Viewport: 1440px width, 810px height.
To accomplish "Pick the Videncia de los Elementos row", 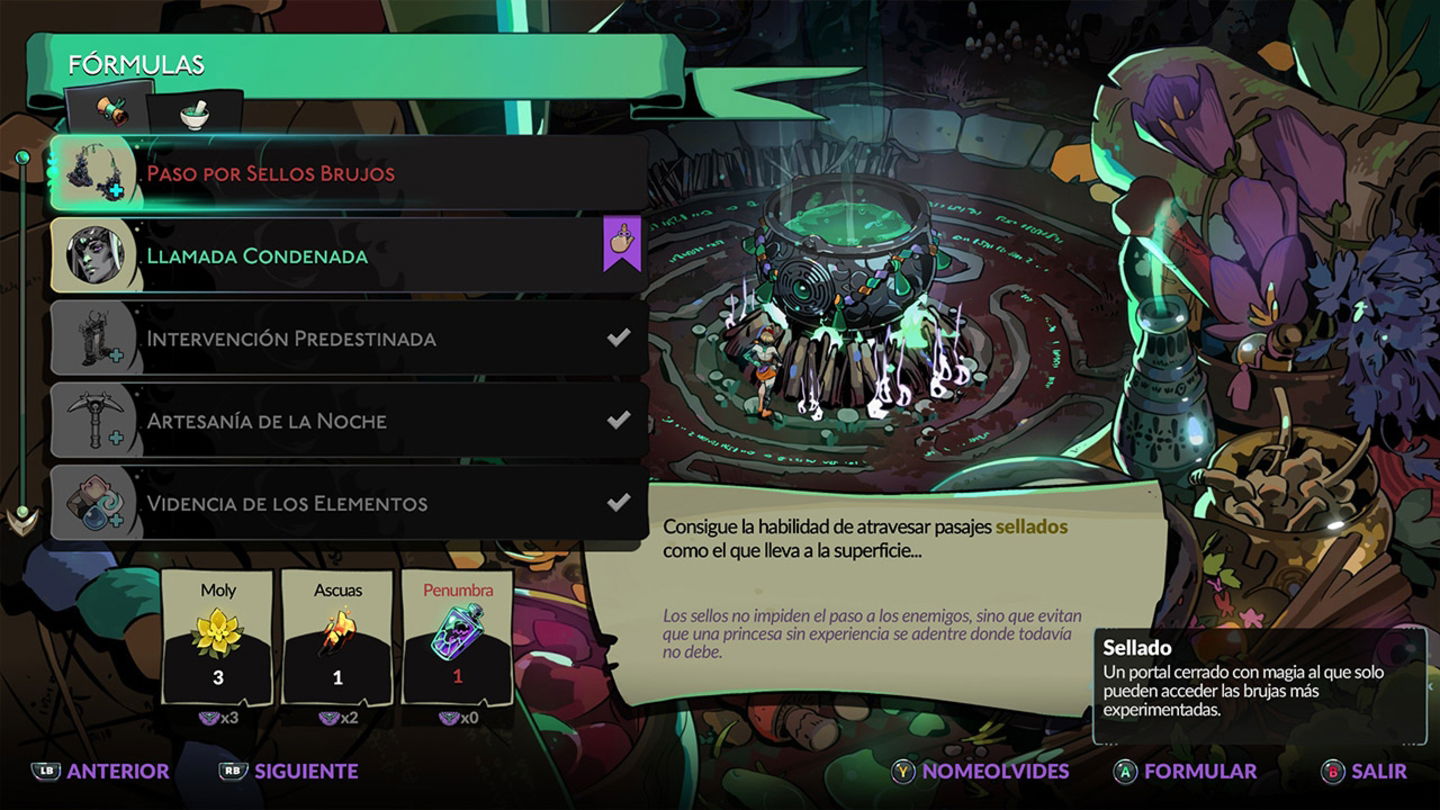I will click(x=350, y=503).
